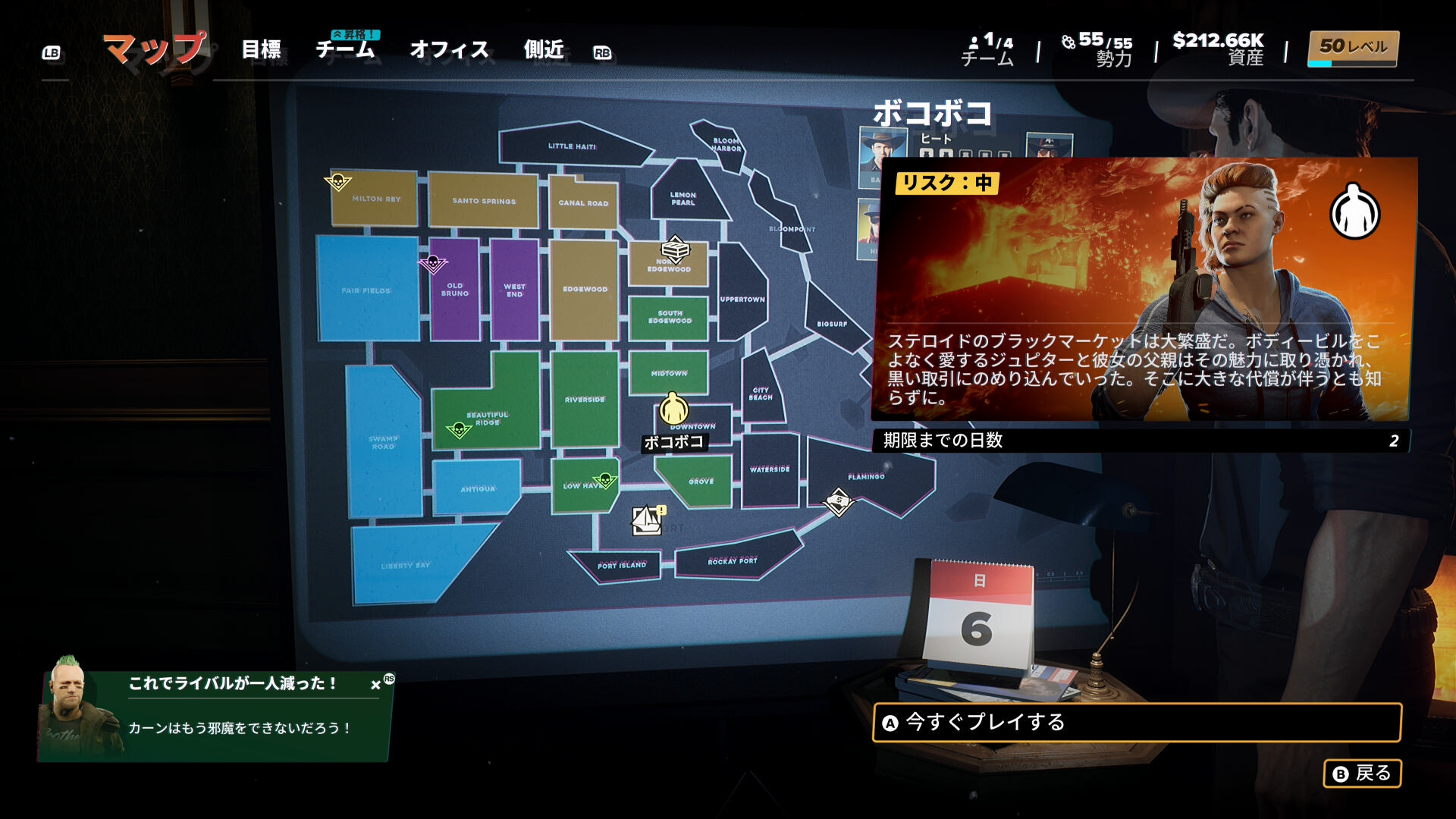Switch to the チーム tab

click(x=345, y=50)
